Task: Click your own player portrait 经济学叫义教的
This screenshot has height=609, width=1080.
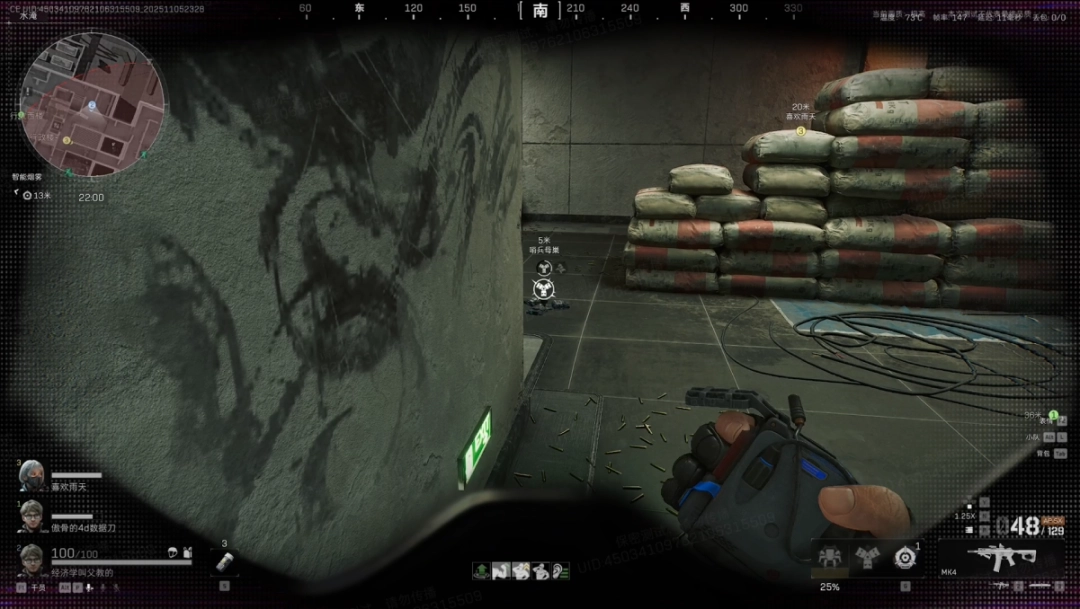Action: pyautogui.click(x=31, y=560)
